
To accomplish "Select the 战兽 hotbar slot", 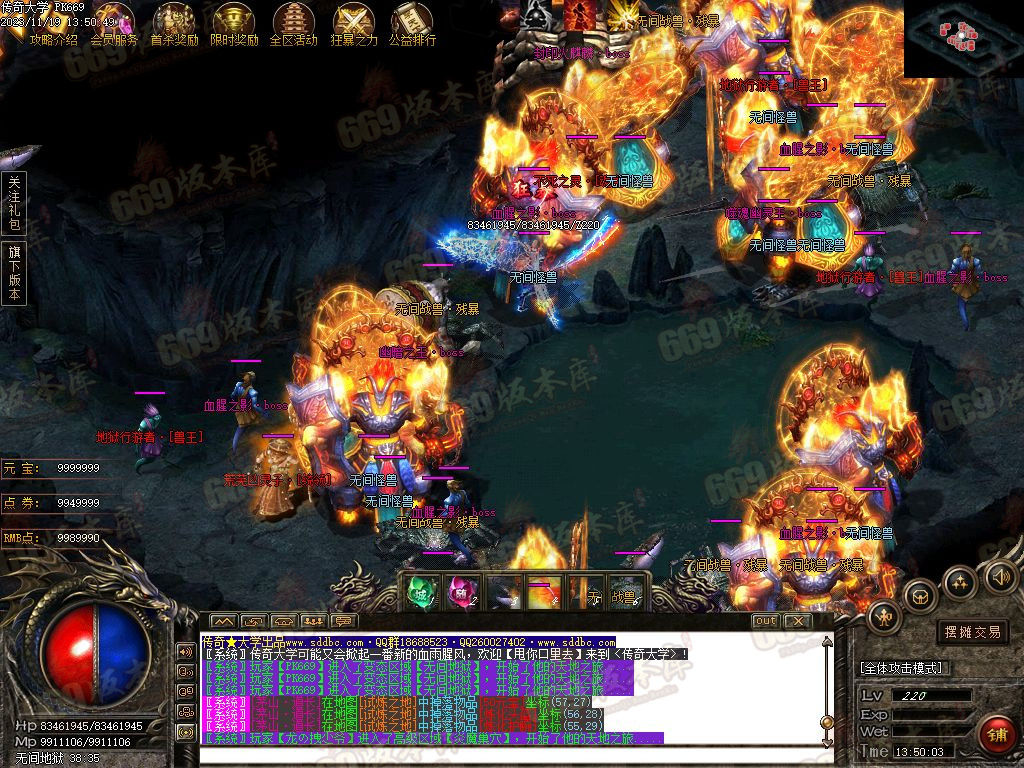I will (624, 595).
